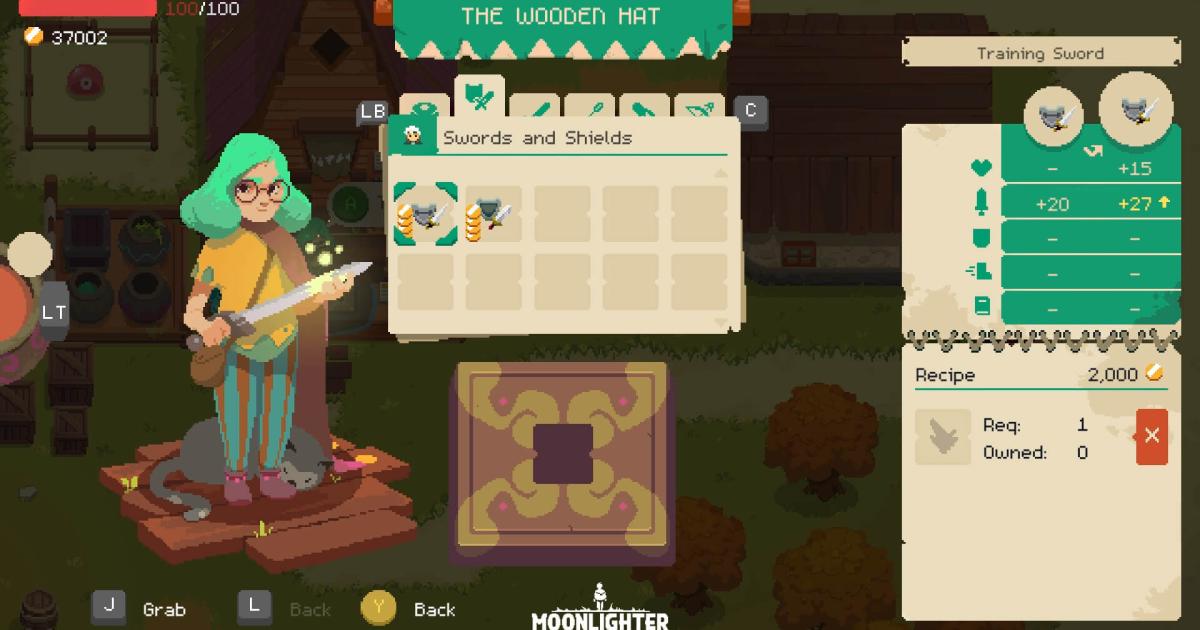This screenshot has width=1200, height=630.
Task: Switch to the gloves category tab
Action: [644, 108]
